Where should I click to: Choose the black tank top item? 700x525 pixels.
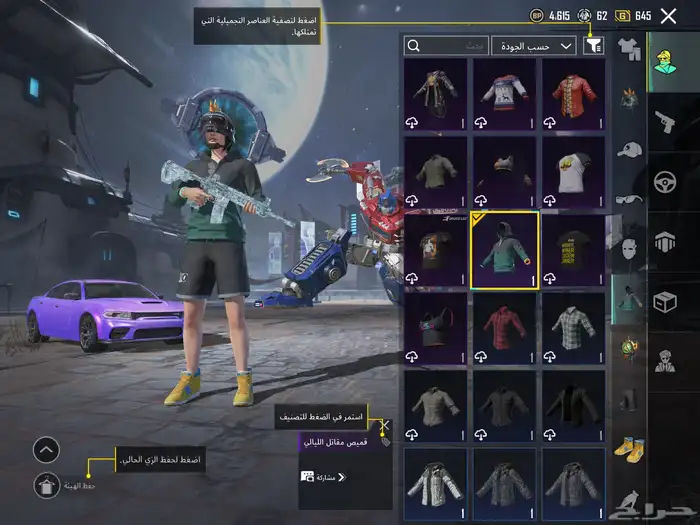click(435, 327)
